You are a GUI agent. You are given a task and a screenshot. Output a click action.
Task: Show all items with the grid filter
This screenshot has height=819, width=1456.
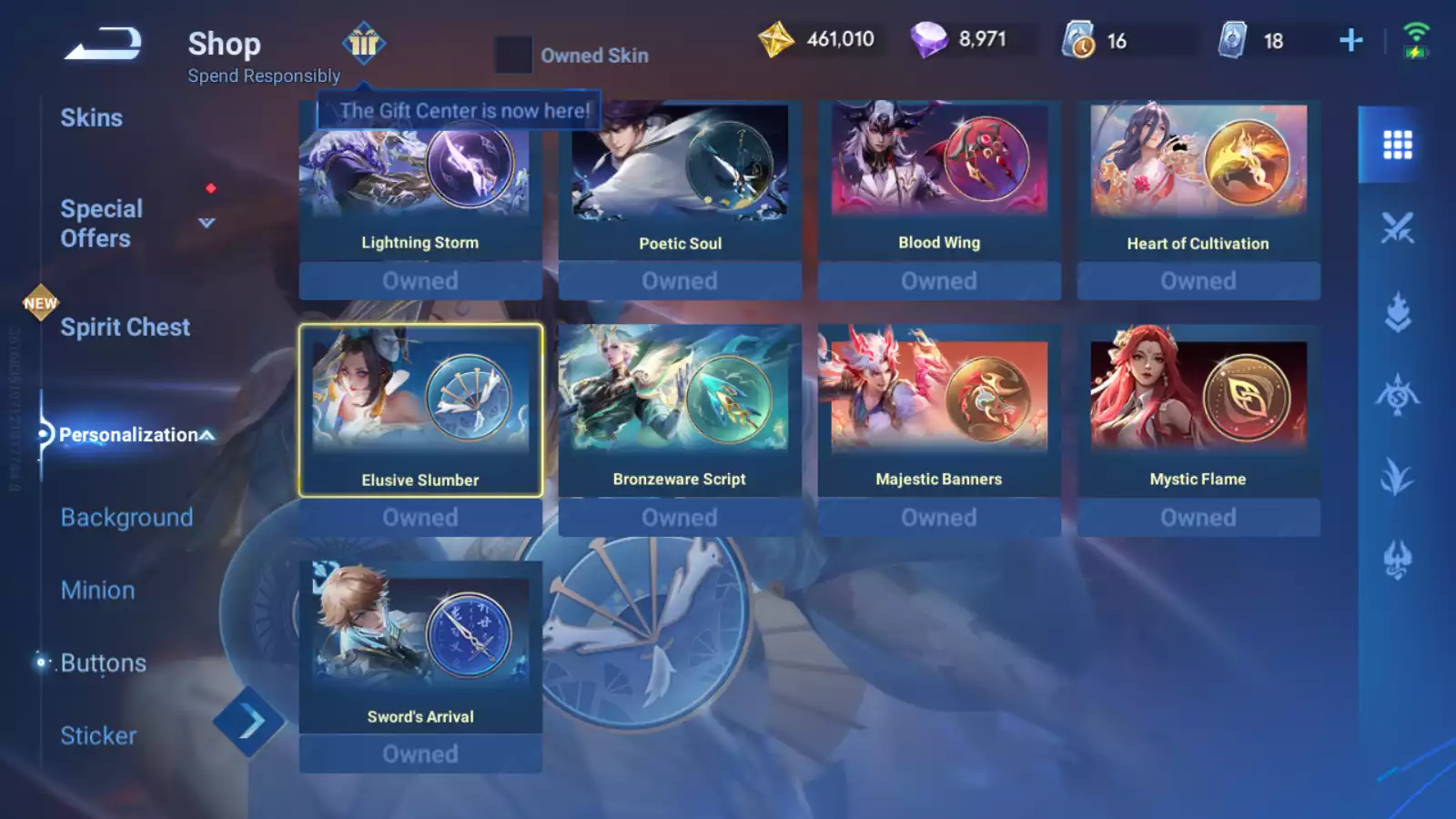(1397, 145)
